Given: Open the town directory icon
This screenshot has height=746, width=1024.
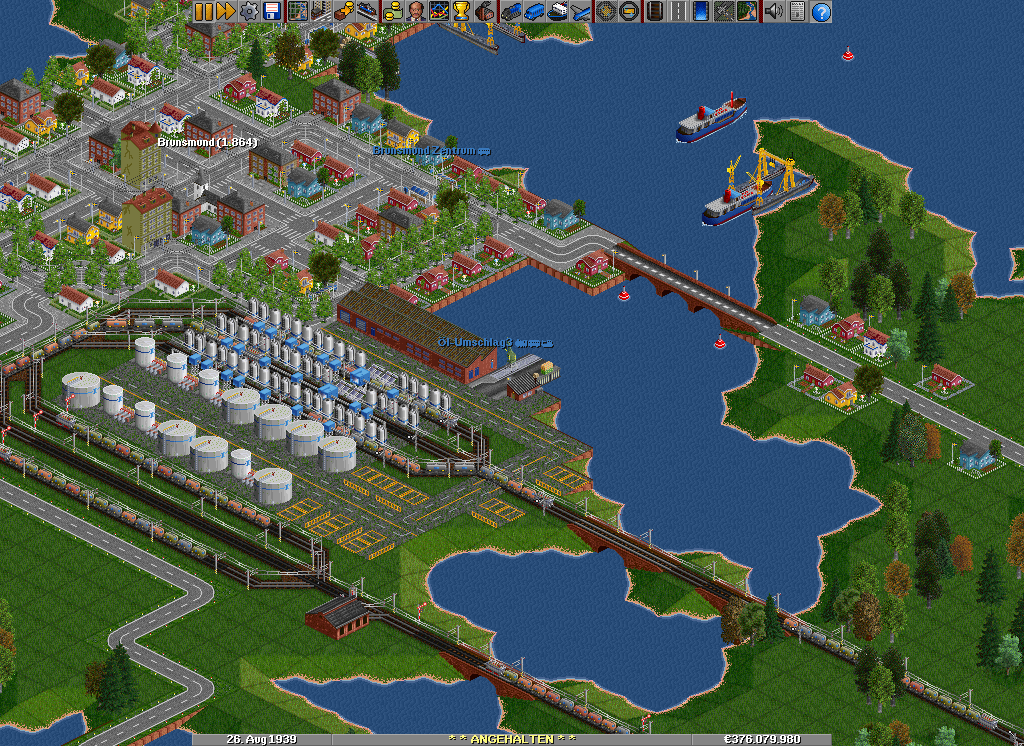Looking at the screenshot, I should [x=320, y=12].
